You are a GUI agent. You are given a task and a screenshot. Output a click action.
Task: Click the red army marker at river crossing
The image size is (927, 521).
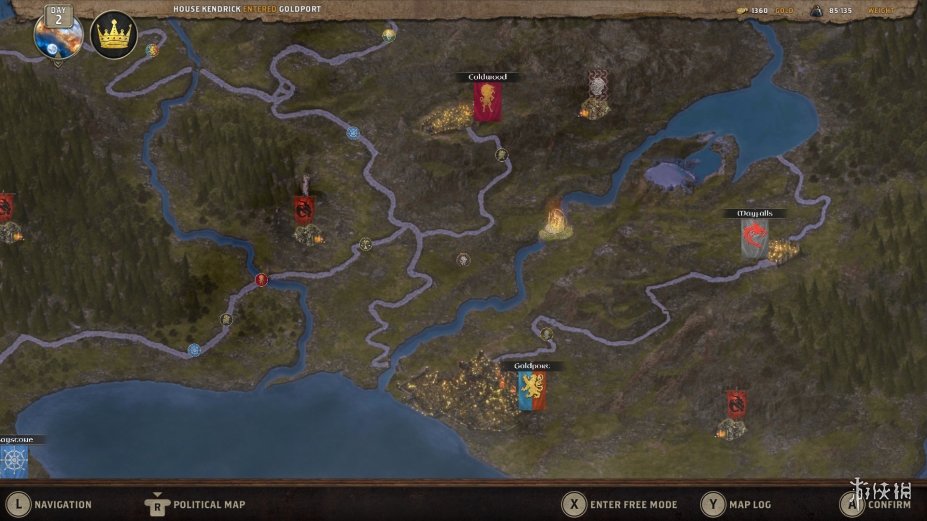tap(262, 280)
